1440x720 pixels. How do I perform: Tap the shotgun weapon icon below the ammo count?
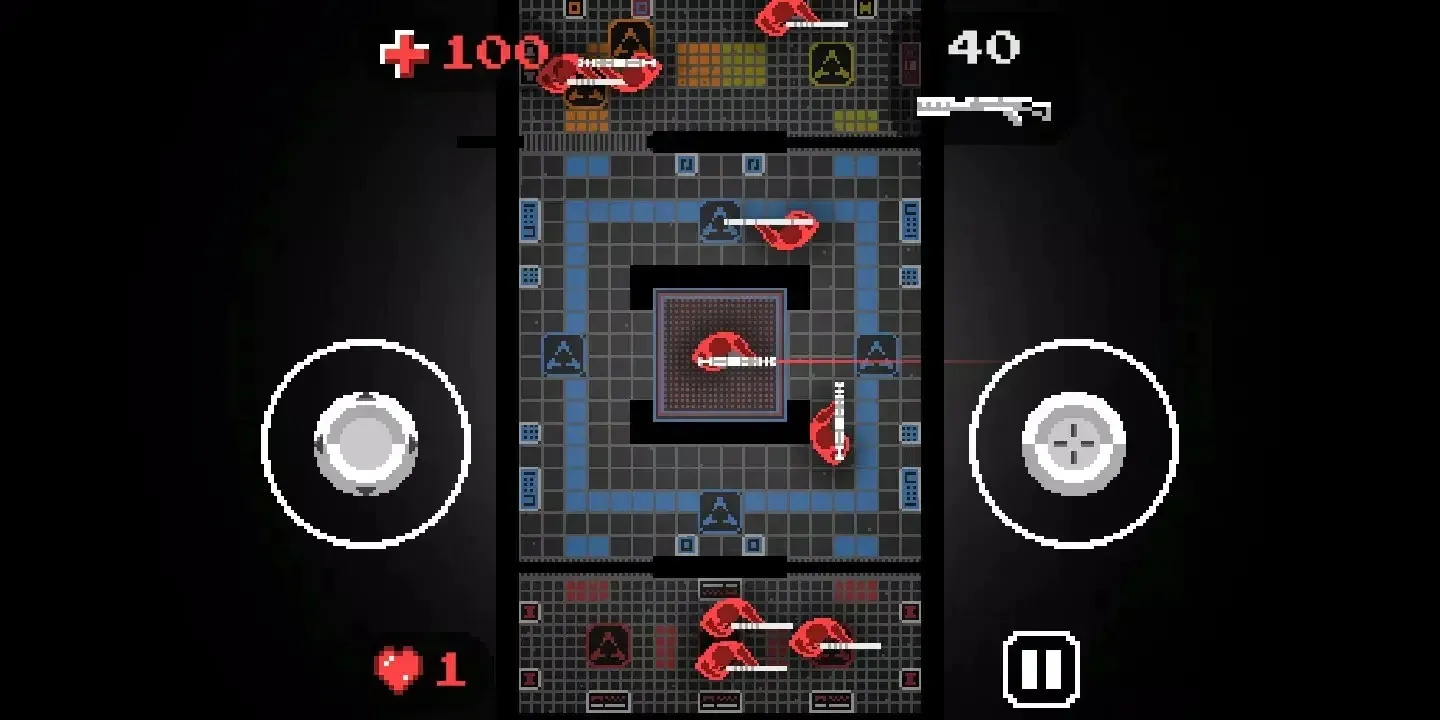tap(983, 105)
